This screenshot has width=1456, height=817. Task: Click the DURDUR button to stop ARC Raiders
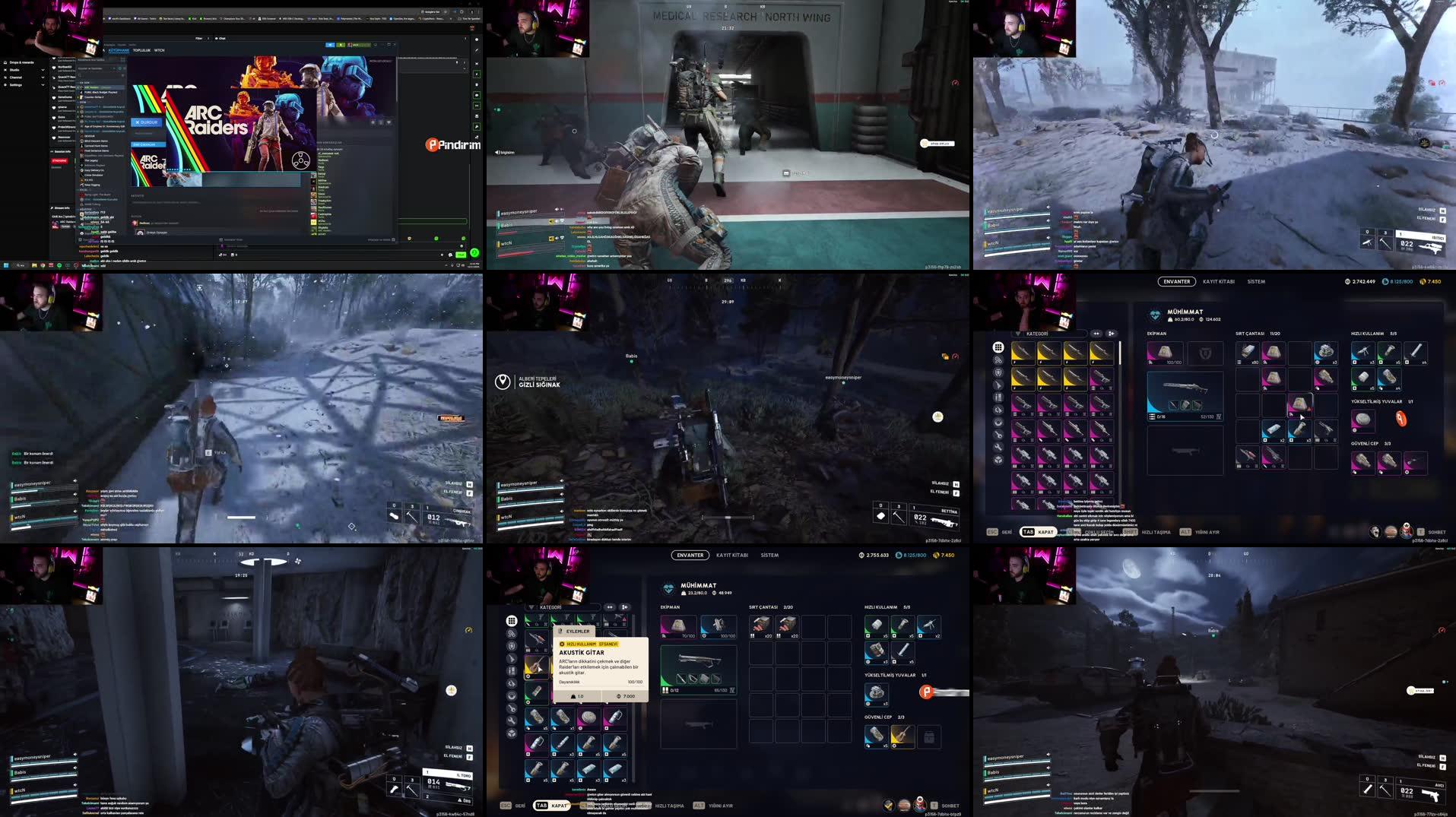147,122
